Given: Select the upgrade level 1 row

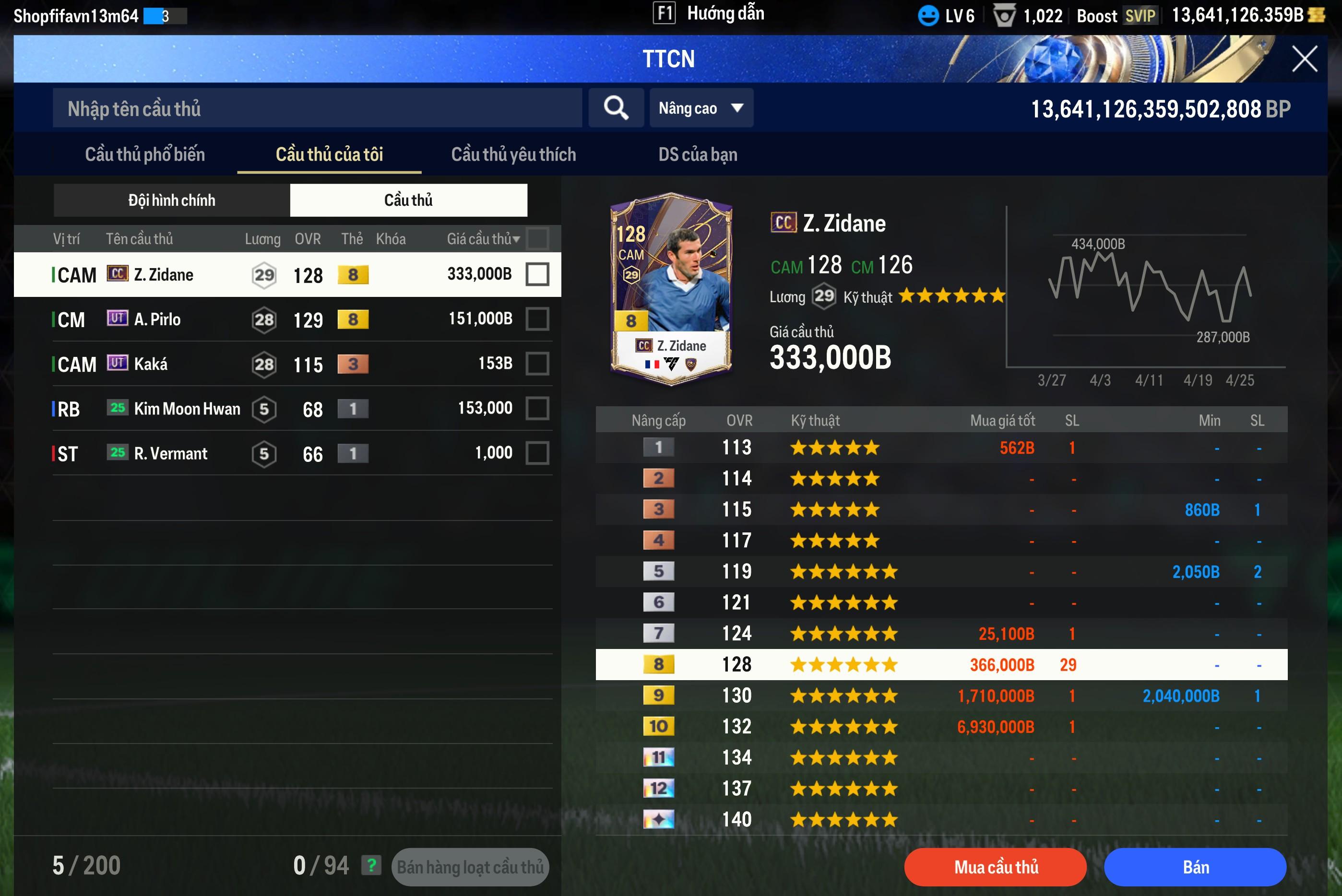Looking at the screenshot, I should tap(941, 448).
